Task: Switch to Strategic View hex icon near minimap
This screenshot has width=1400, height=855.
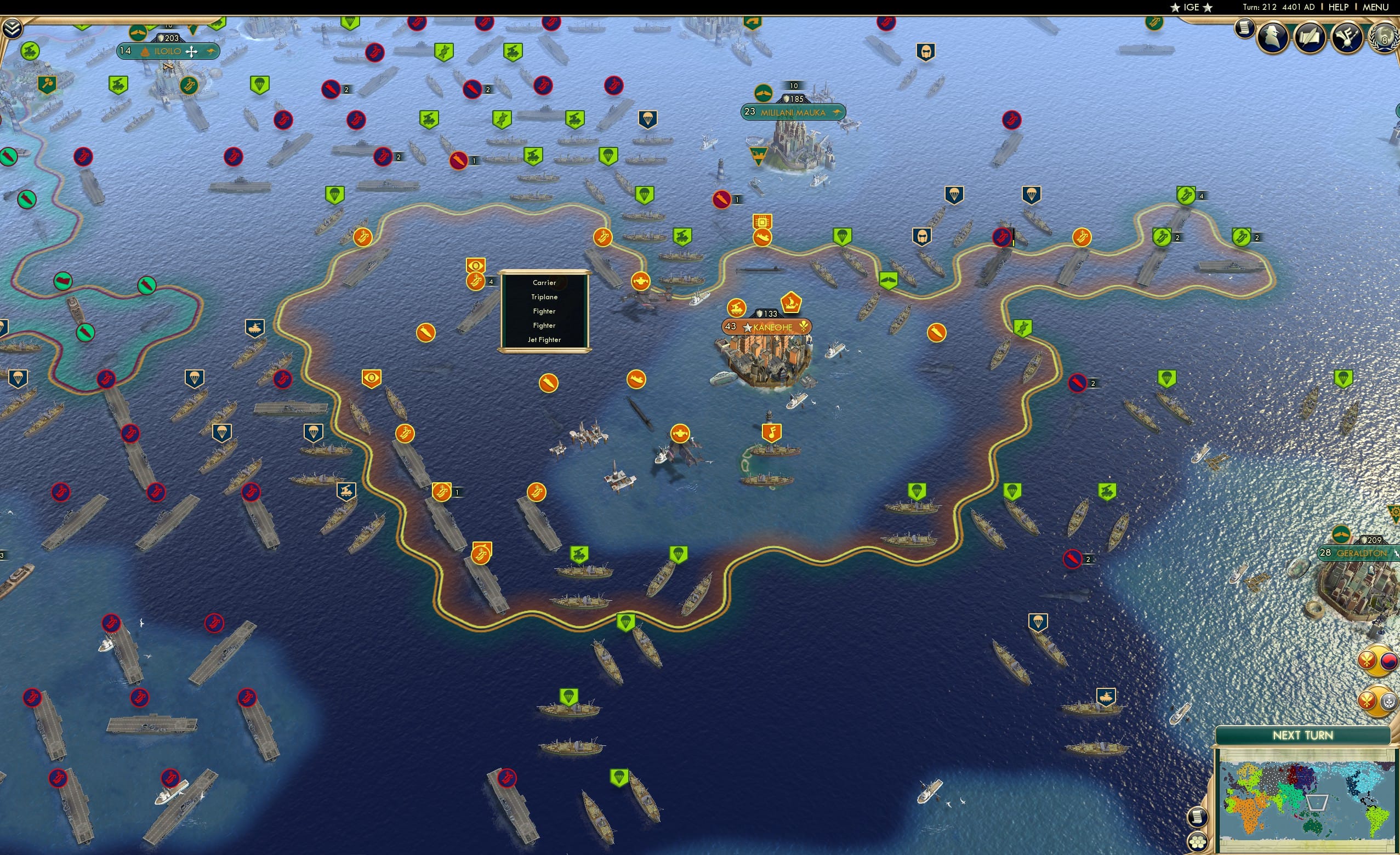Action: click(x=1198, y=843)
